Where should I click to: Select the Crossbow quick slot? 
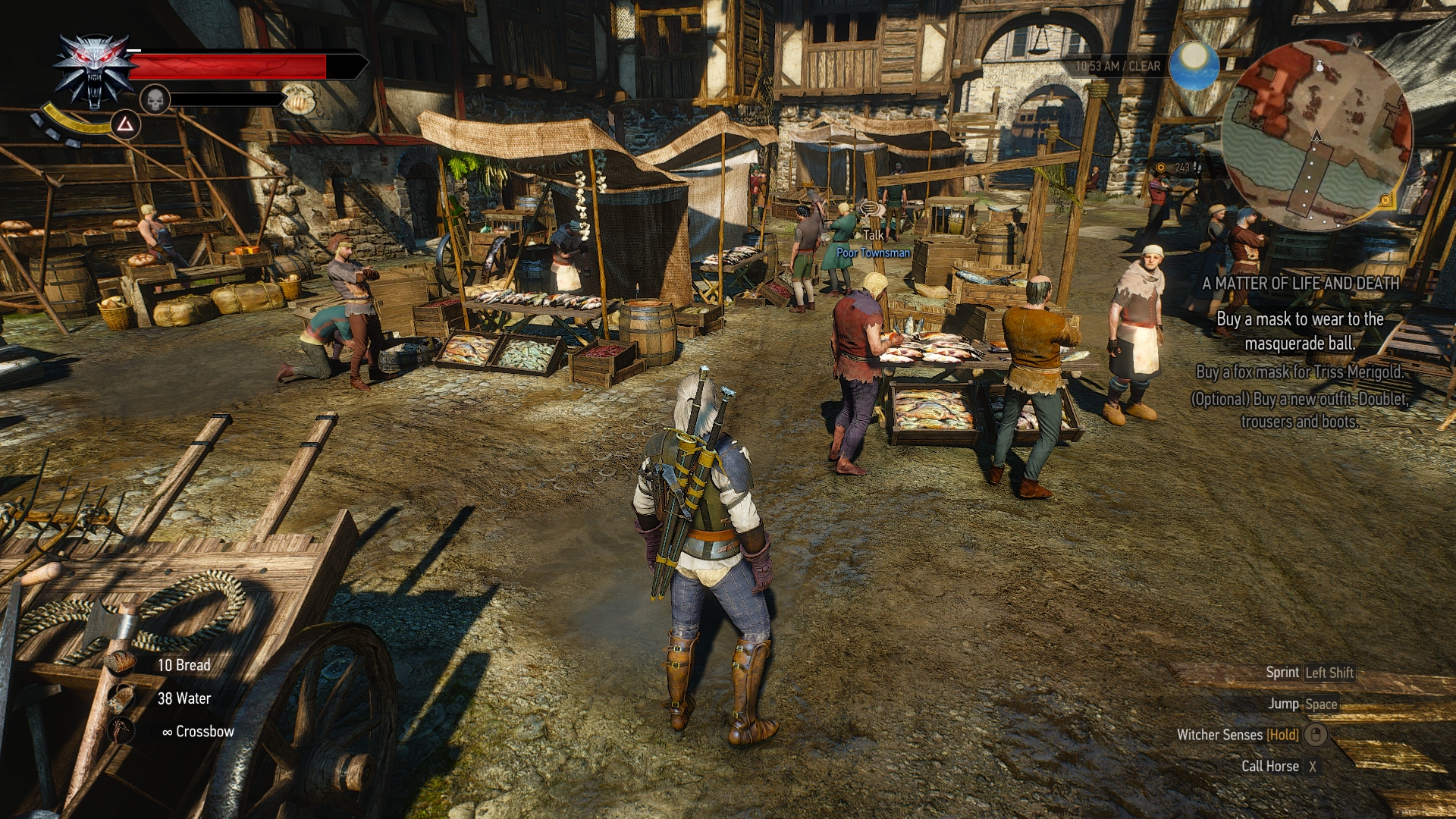(x=121, y=731)
